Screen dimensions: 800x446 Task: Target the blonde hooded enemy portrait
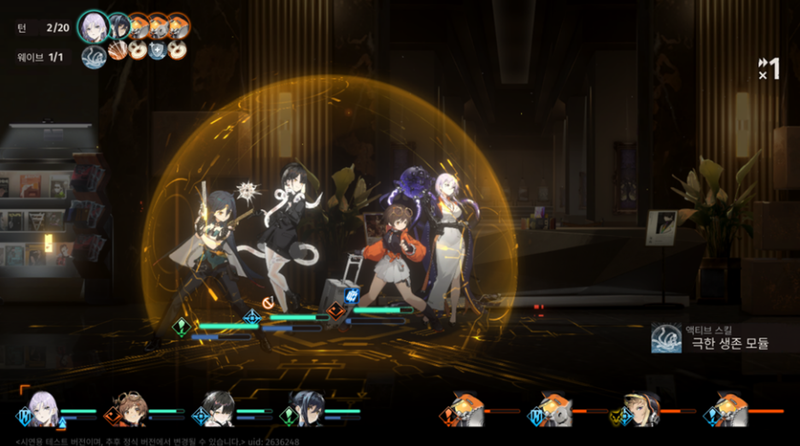pyautogui.click(x=641, y=406)
